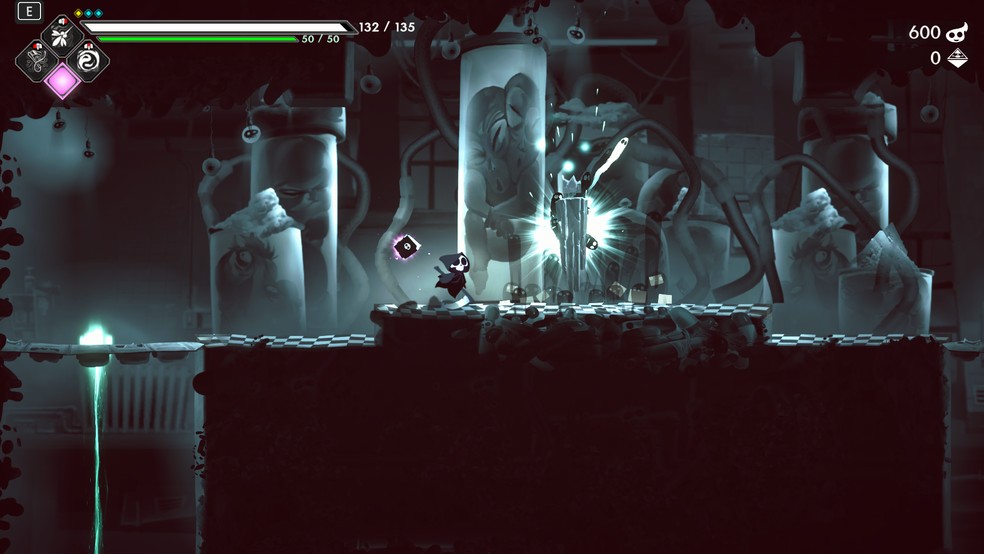The width and height of the screenshot is (984, 554).
Task: Choose the curled ribbon ability slot
Action: click(36, 59)
